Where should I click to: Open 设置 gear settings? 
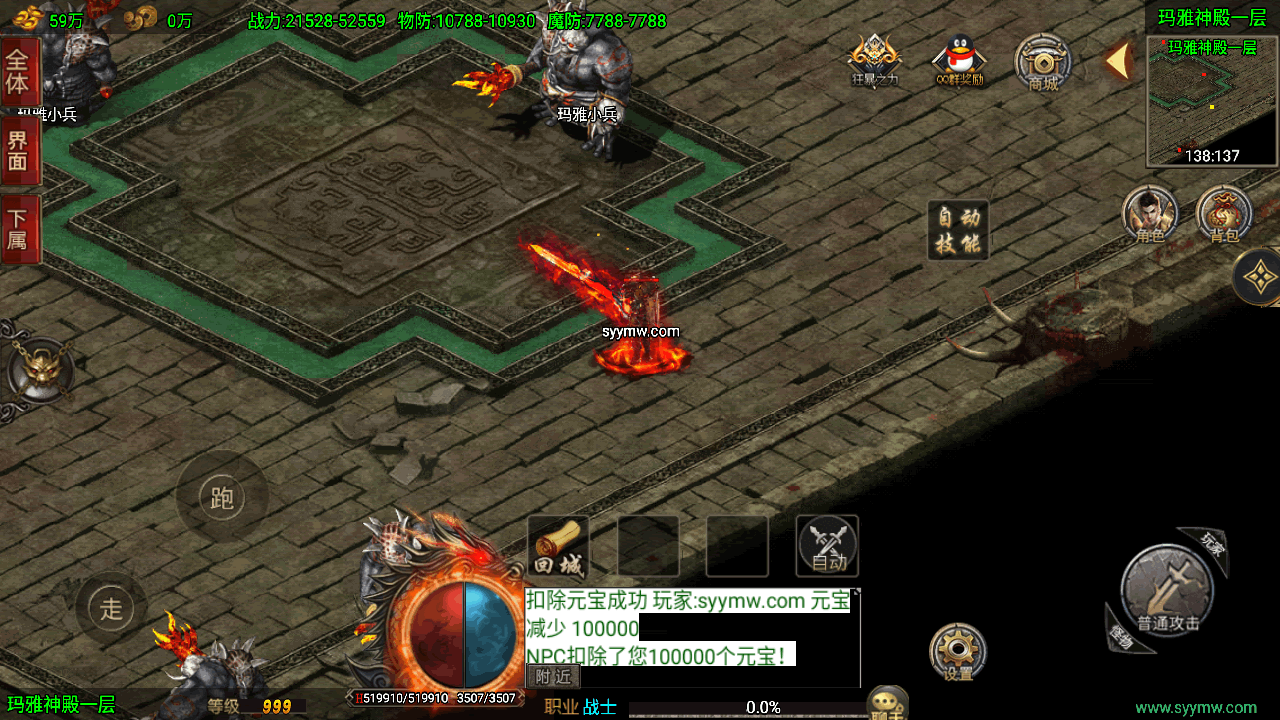(x=958, y=652)
